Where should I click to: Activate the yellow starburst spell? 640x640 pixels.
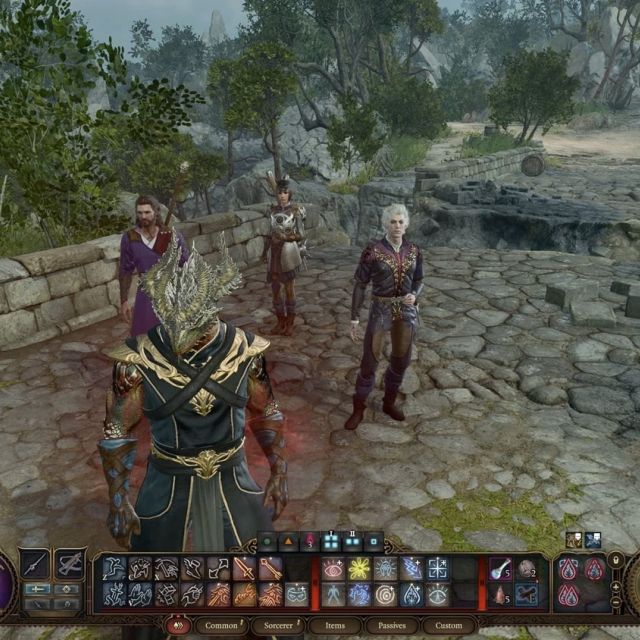pos(359,569)
